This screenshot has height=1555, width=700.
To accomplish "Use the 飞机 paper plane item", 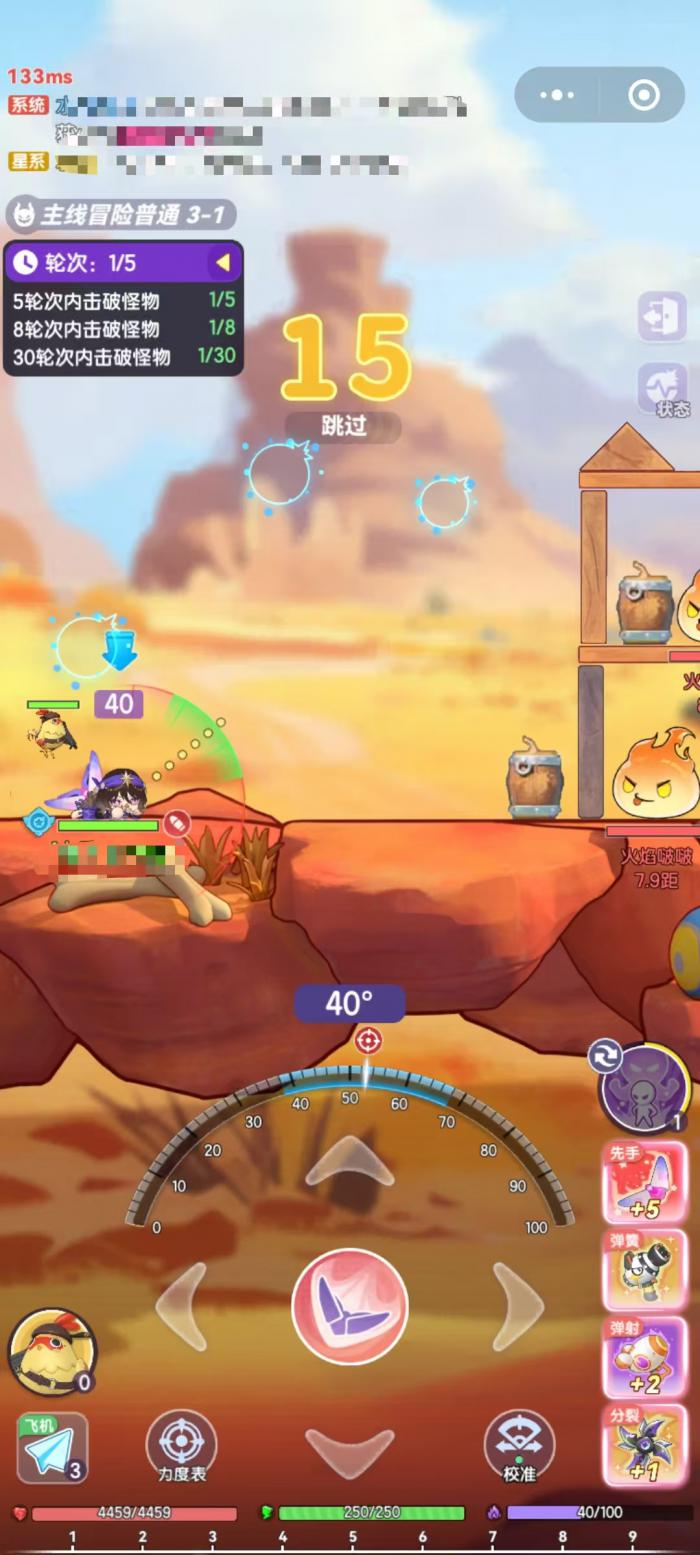I will point(52,1448).
